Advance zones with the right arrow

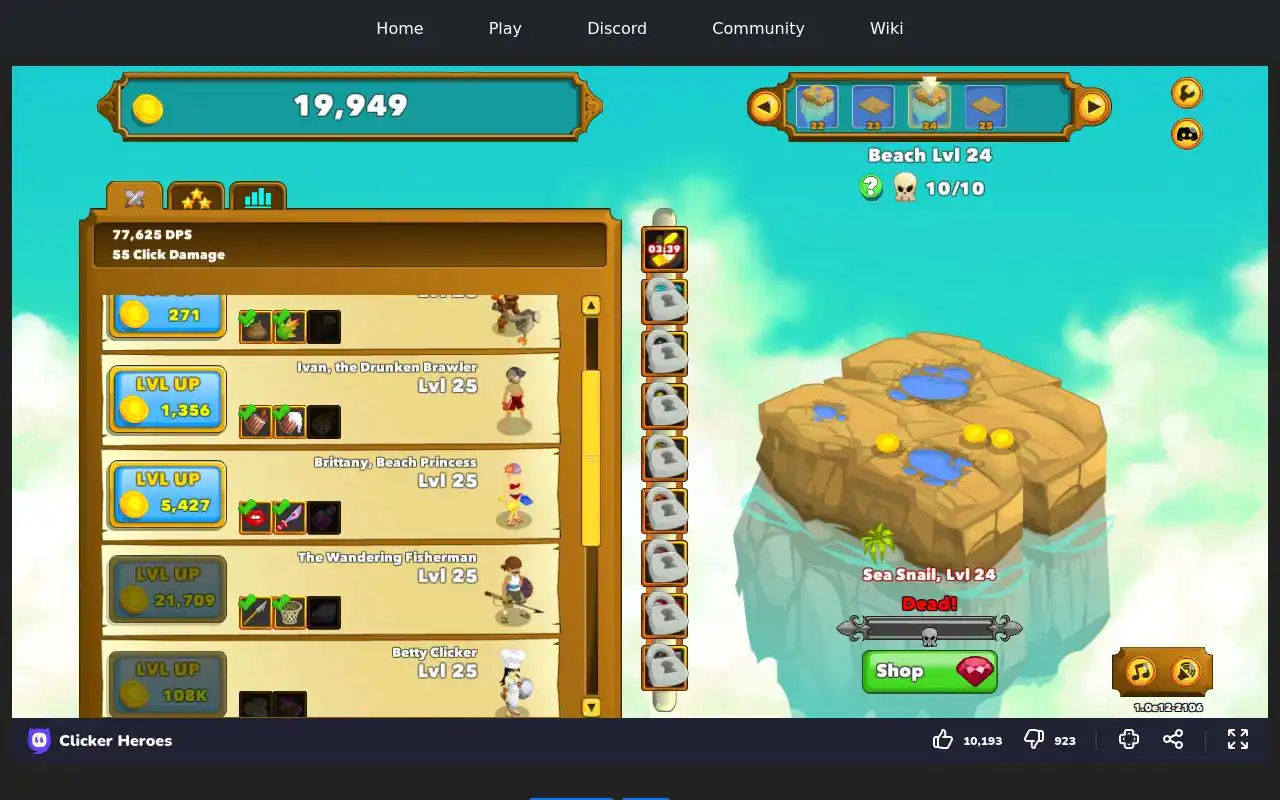(x=1093, y=106)
